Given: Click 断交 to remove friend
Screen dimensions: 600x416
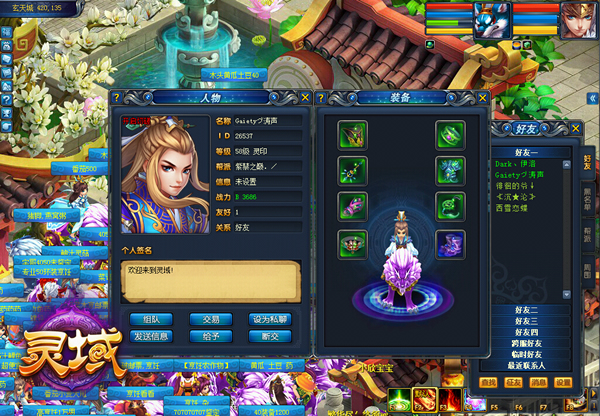Looking at the screenshot, I should coord(270,336).
